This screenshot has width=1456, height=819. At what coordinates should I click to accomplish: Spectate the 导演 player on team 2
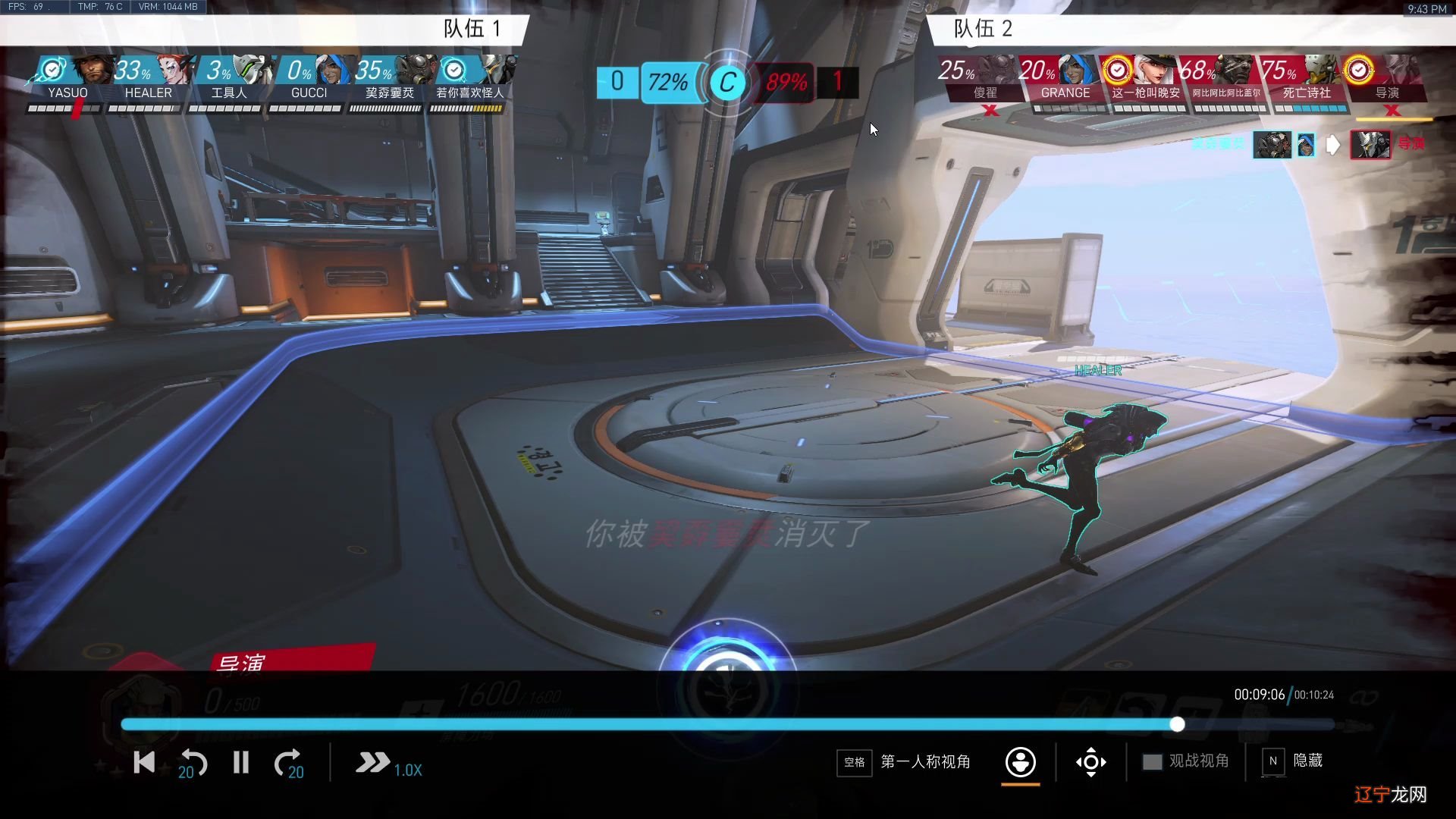coord(1386,78)
